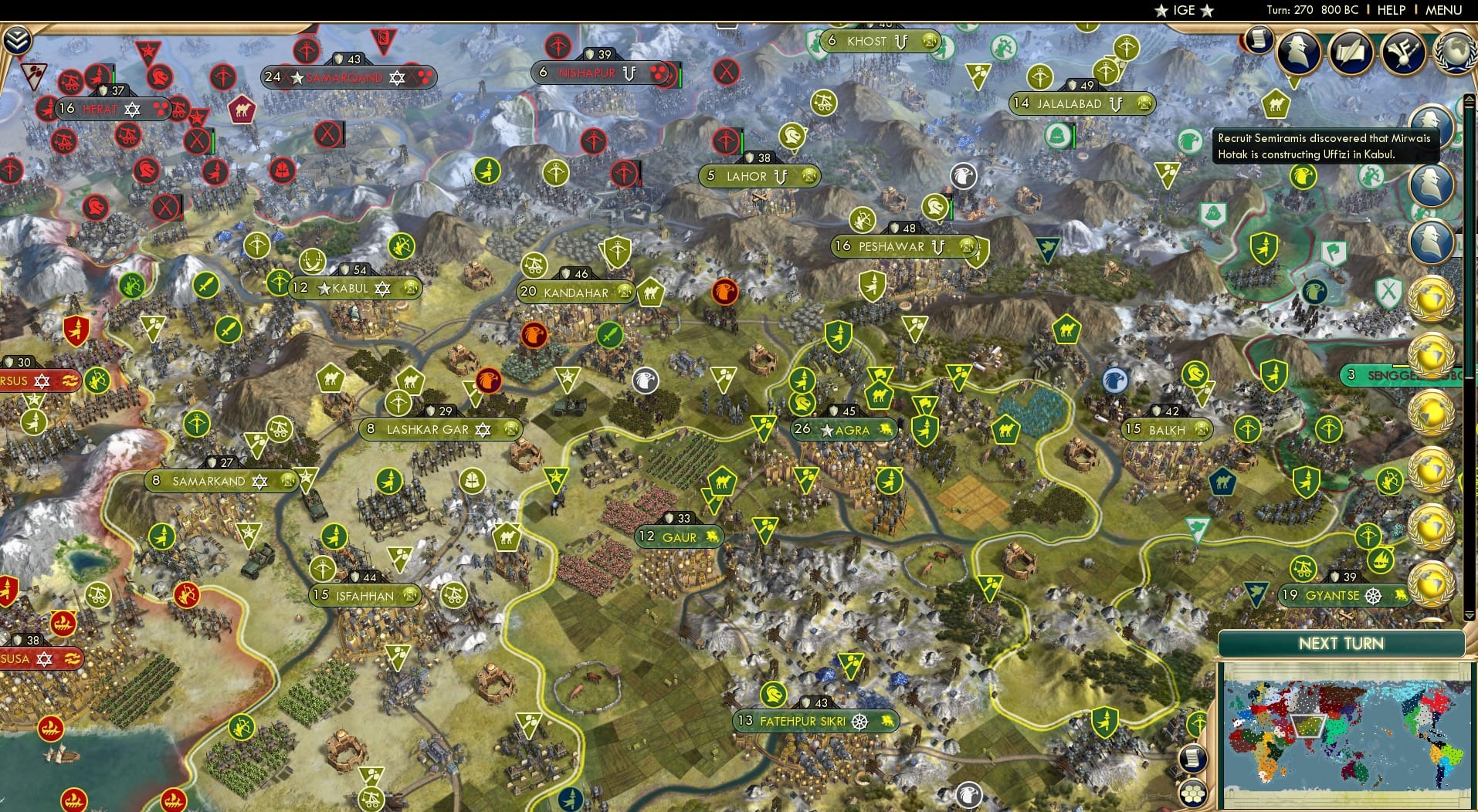Toggle strategic view with the hex grid icon
Image resolution: width=1478 pixels, height=812 pixels.
point(1194,793)
